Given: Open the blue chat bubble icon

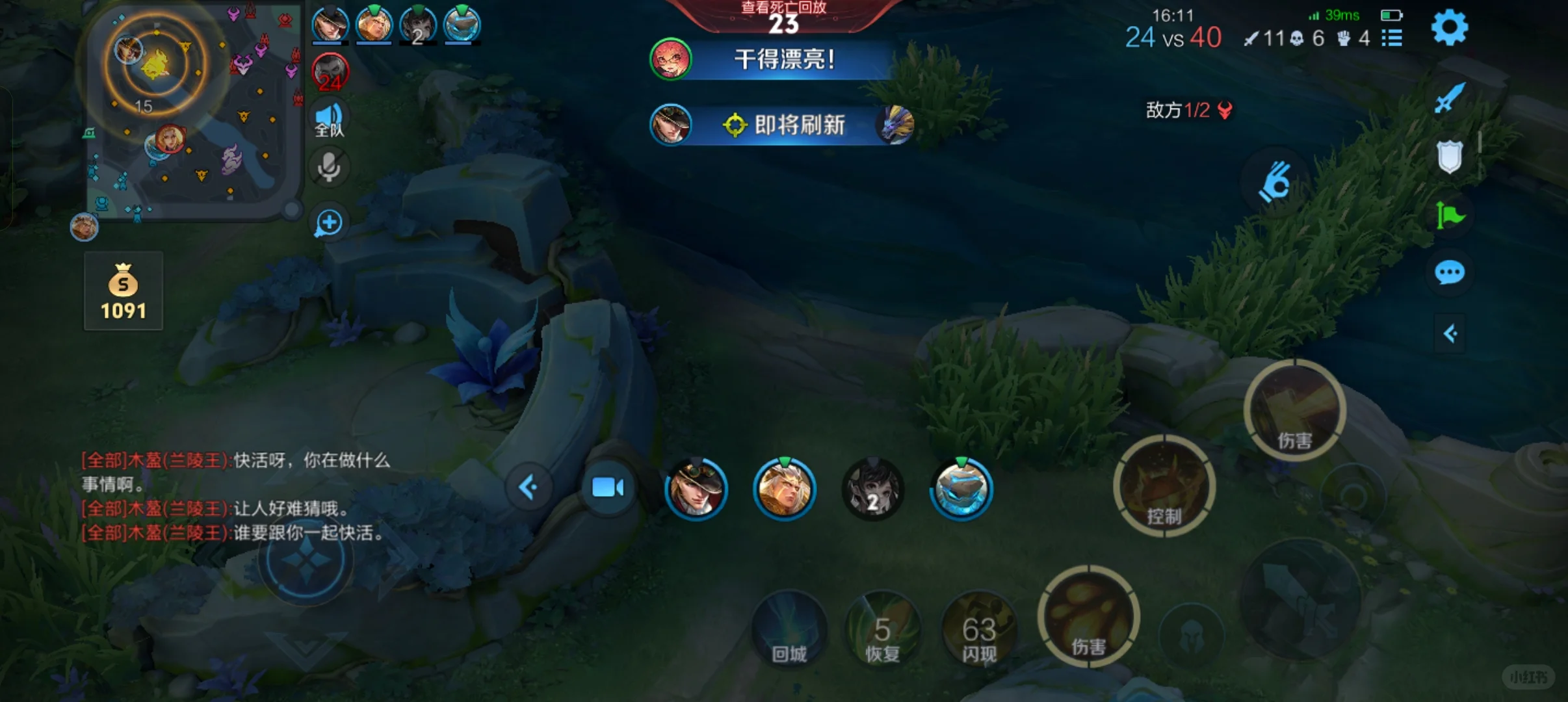Looking at the screenshot, I should coord(1450,273).
